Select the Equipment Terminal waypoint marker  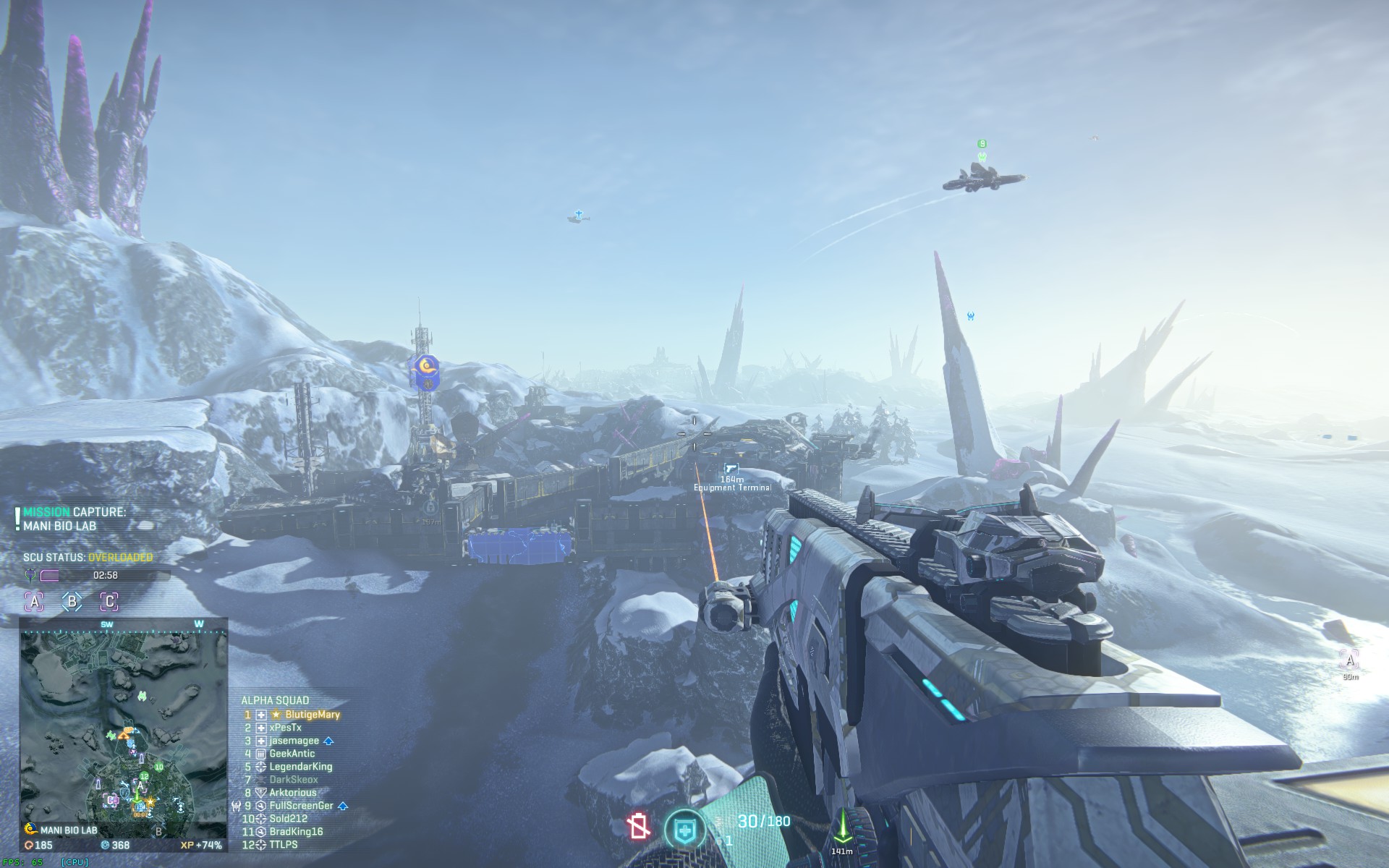731,469
